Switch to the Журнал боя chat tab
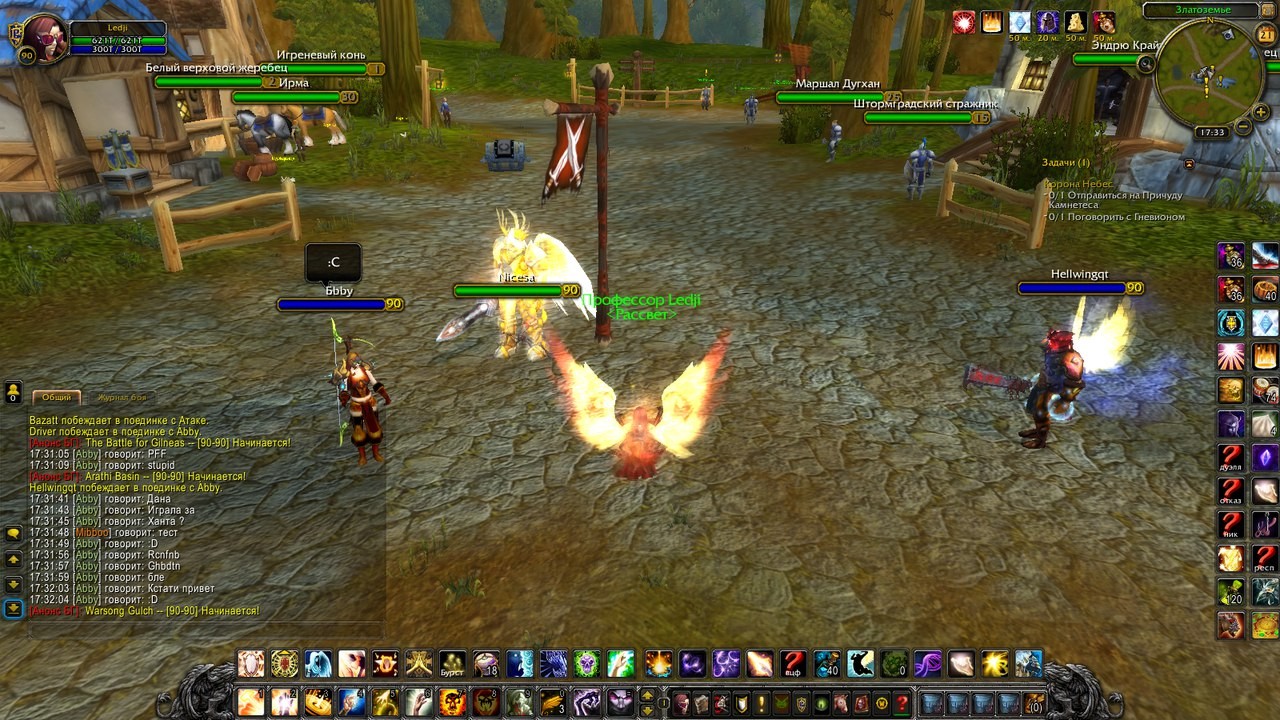This screenshot has height=720, width=1280. pyautogui.click(x=121, y=397)
